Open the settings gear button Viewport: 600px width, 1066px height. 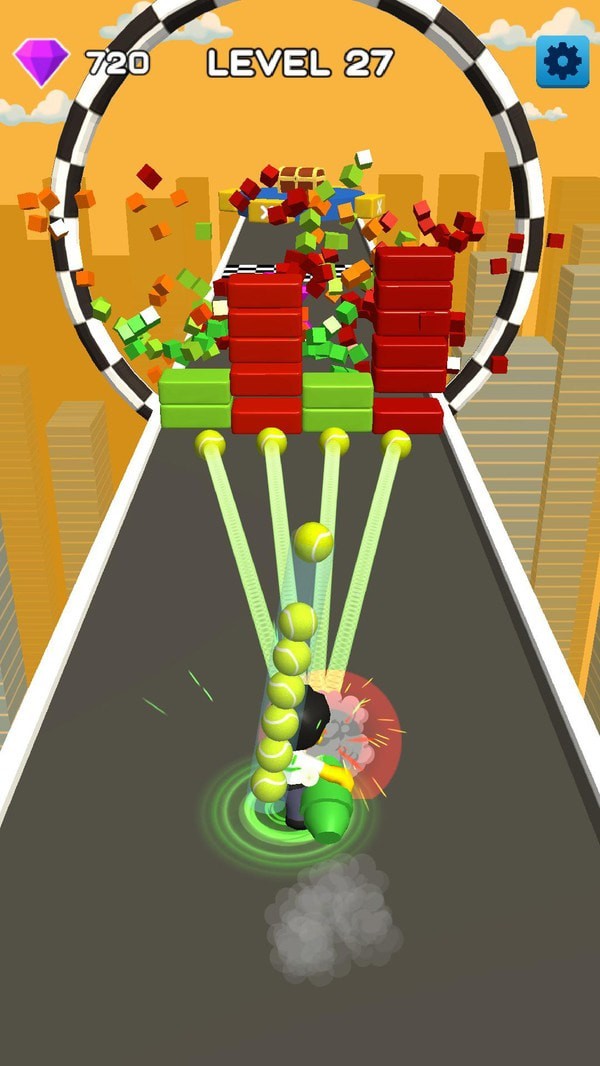pyautogui.click(x=562, y=61)
